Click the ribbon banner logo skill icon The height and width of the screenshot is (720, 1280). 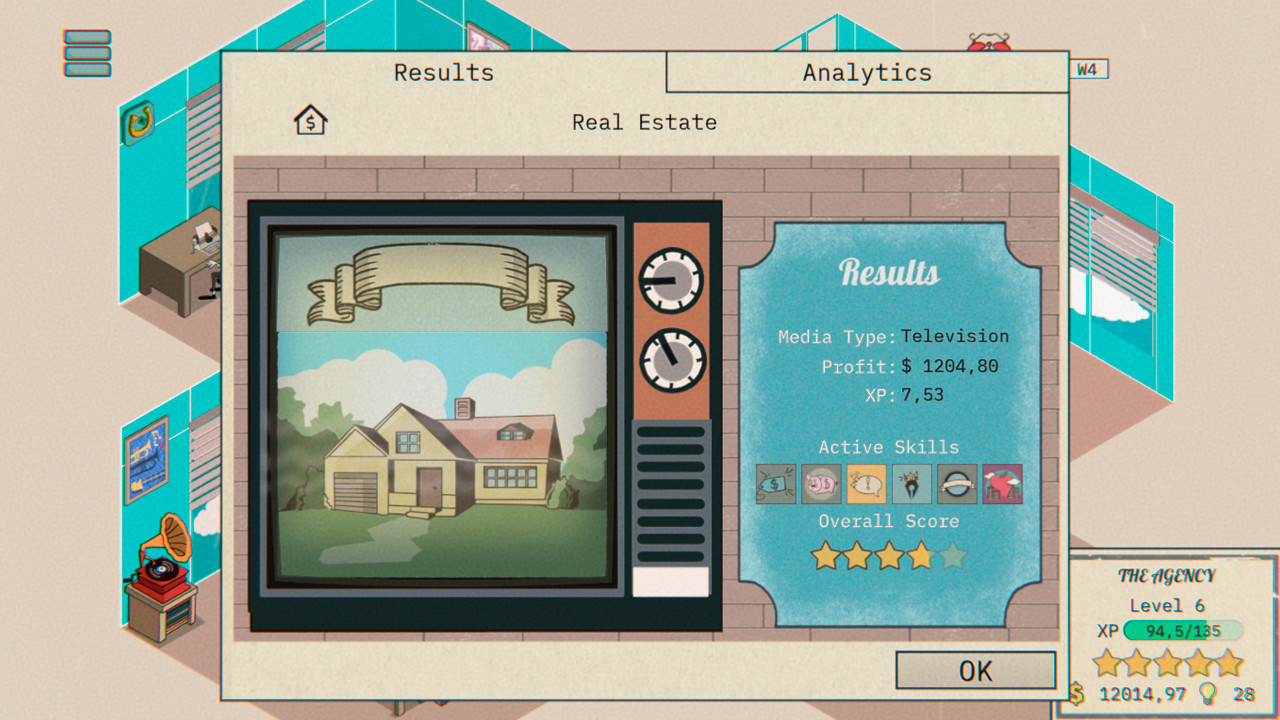(x=956, y=484)
